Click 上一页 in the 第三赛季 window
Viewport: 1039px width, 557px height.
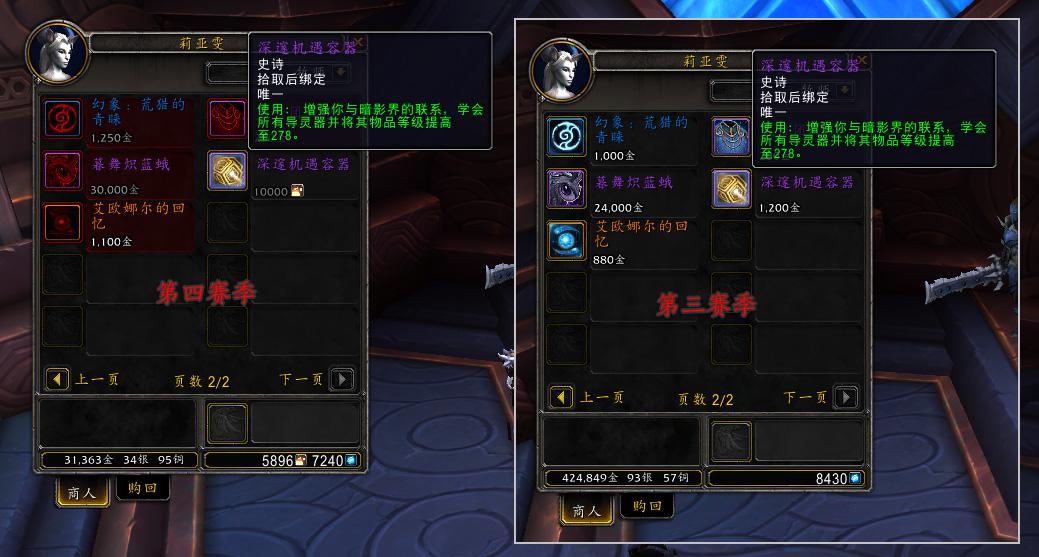562,397
